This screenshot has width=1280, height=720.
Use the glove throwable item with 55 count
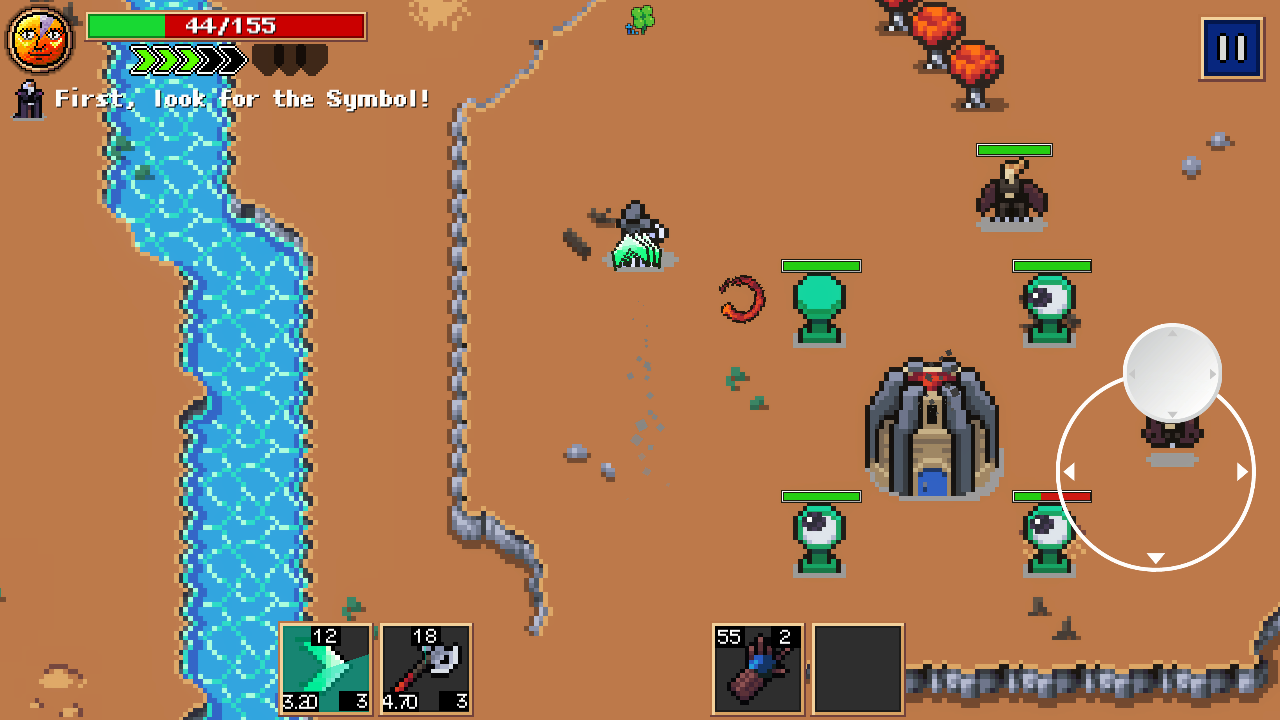click(757, 670)
